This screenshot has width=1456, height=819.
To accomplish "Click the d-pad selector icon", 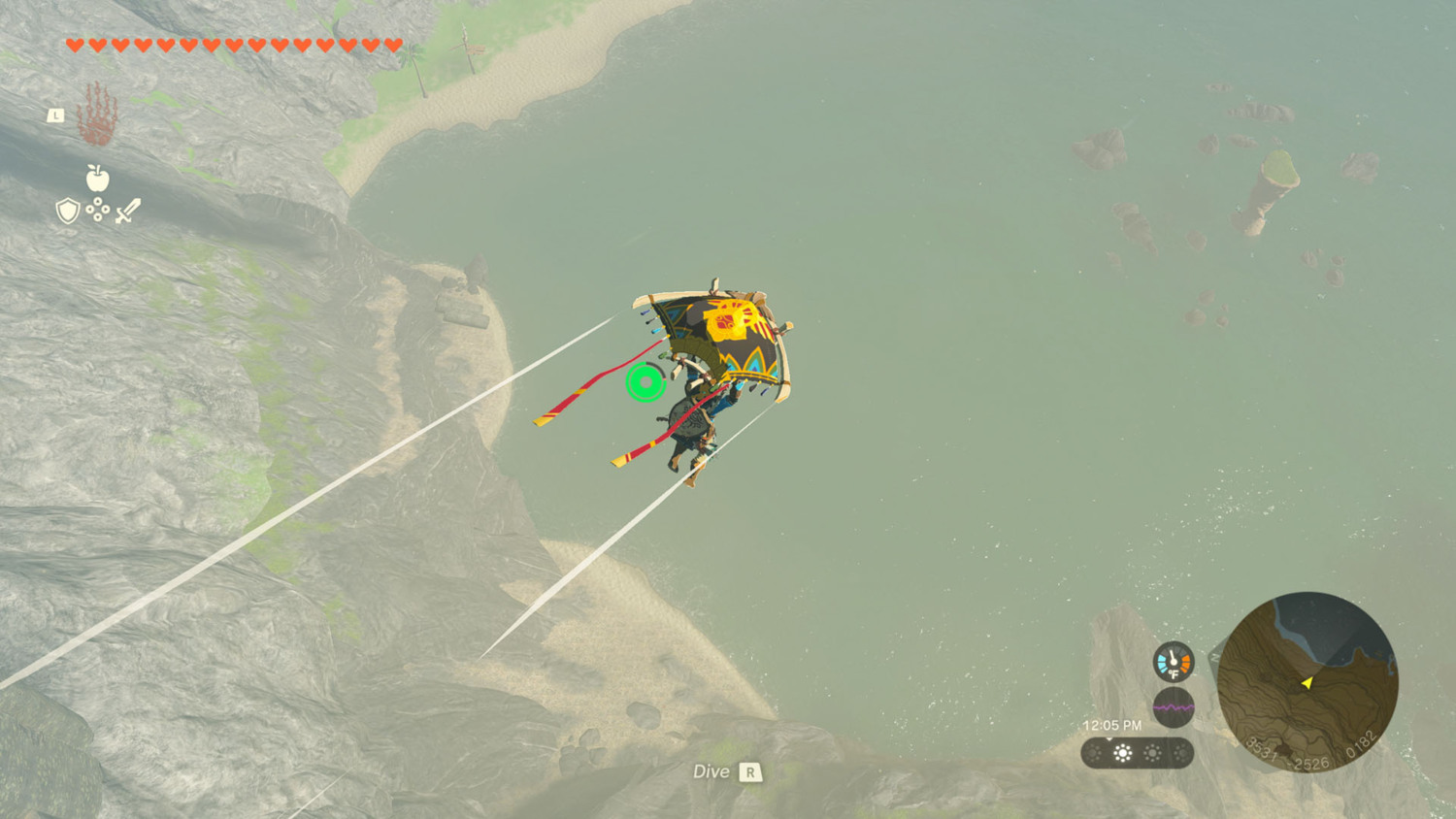I will click(x=98, y=209).
